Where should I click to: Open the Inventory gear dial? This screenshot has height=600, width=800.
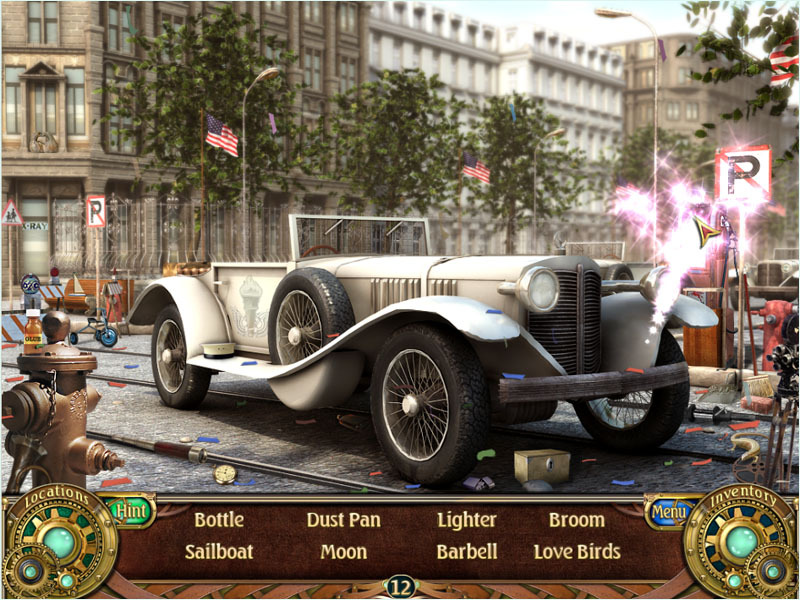(x=742, y=542)
